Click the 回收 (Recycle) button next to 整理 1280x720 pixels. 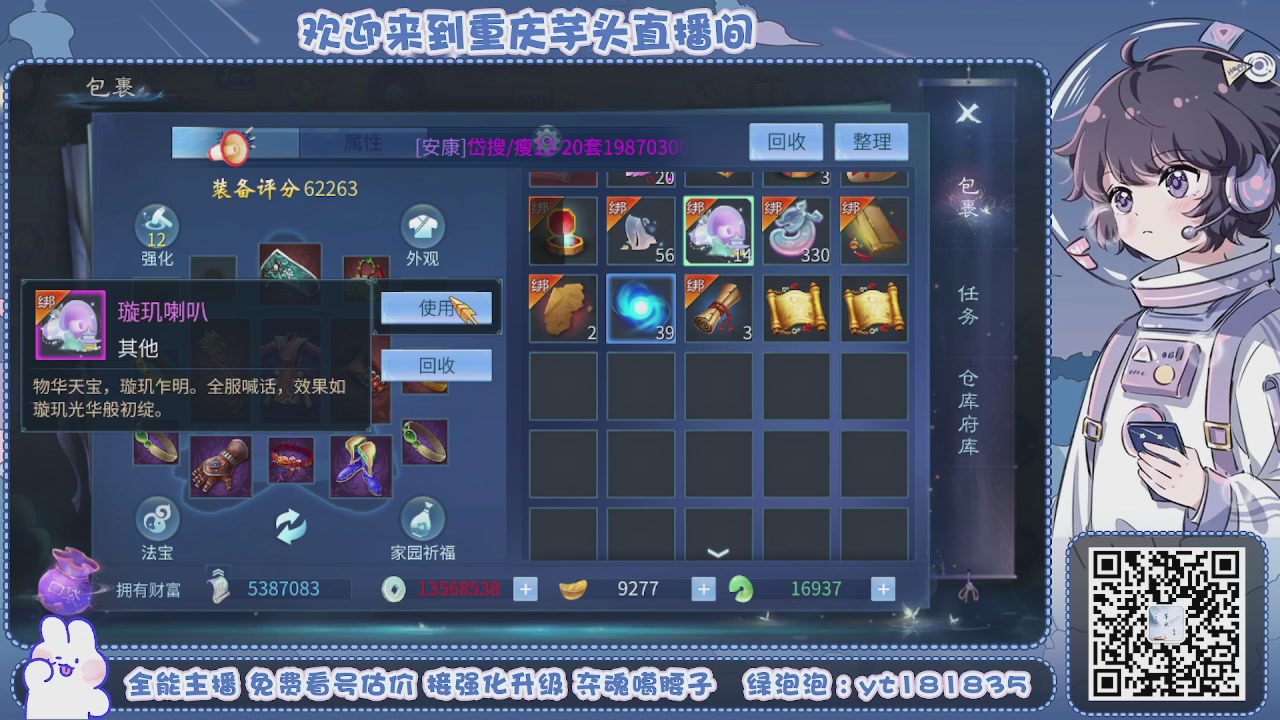(786, 141)
